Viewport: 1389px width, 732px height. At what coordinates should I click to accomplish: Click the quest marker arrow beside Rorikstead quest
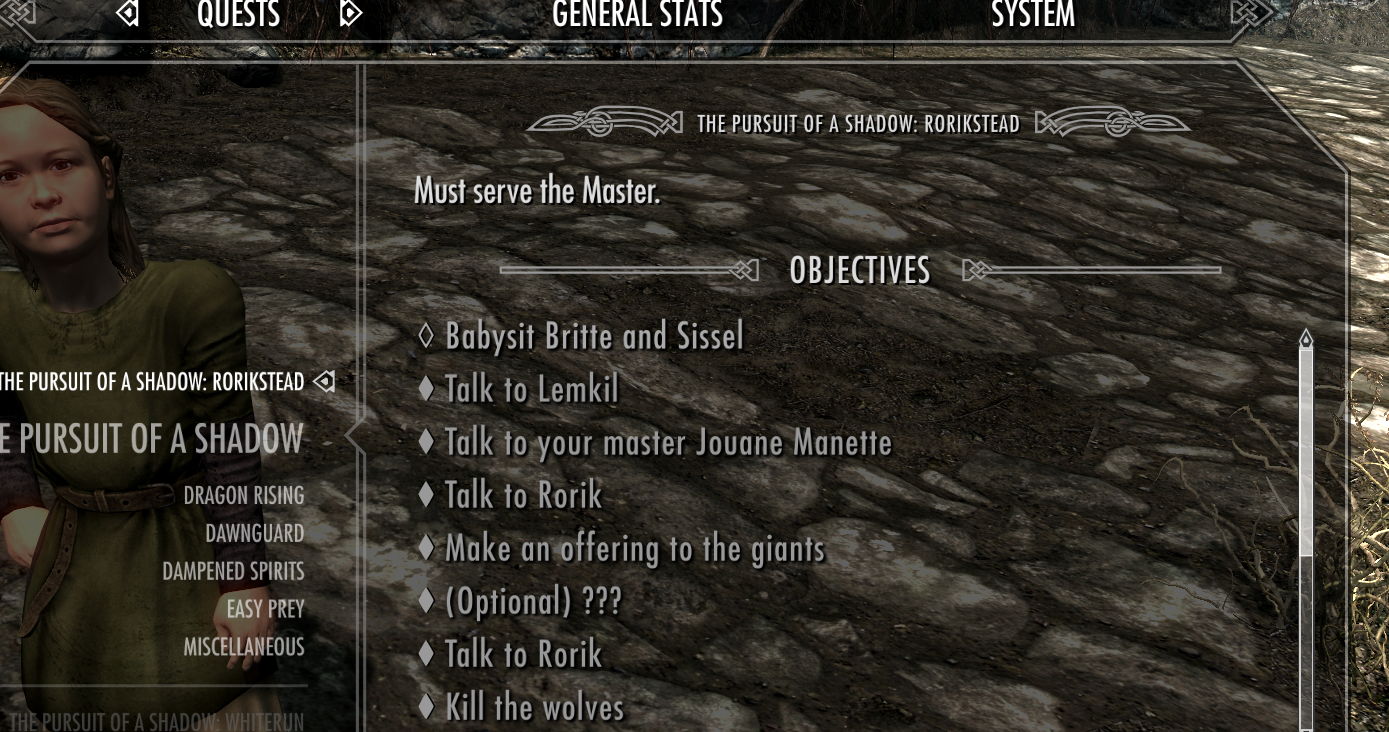(x=323, y=381)
